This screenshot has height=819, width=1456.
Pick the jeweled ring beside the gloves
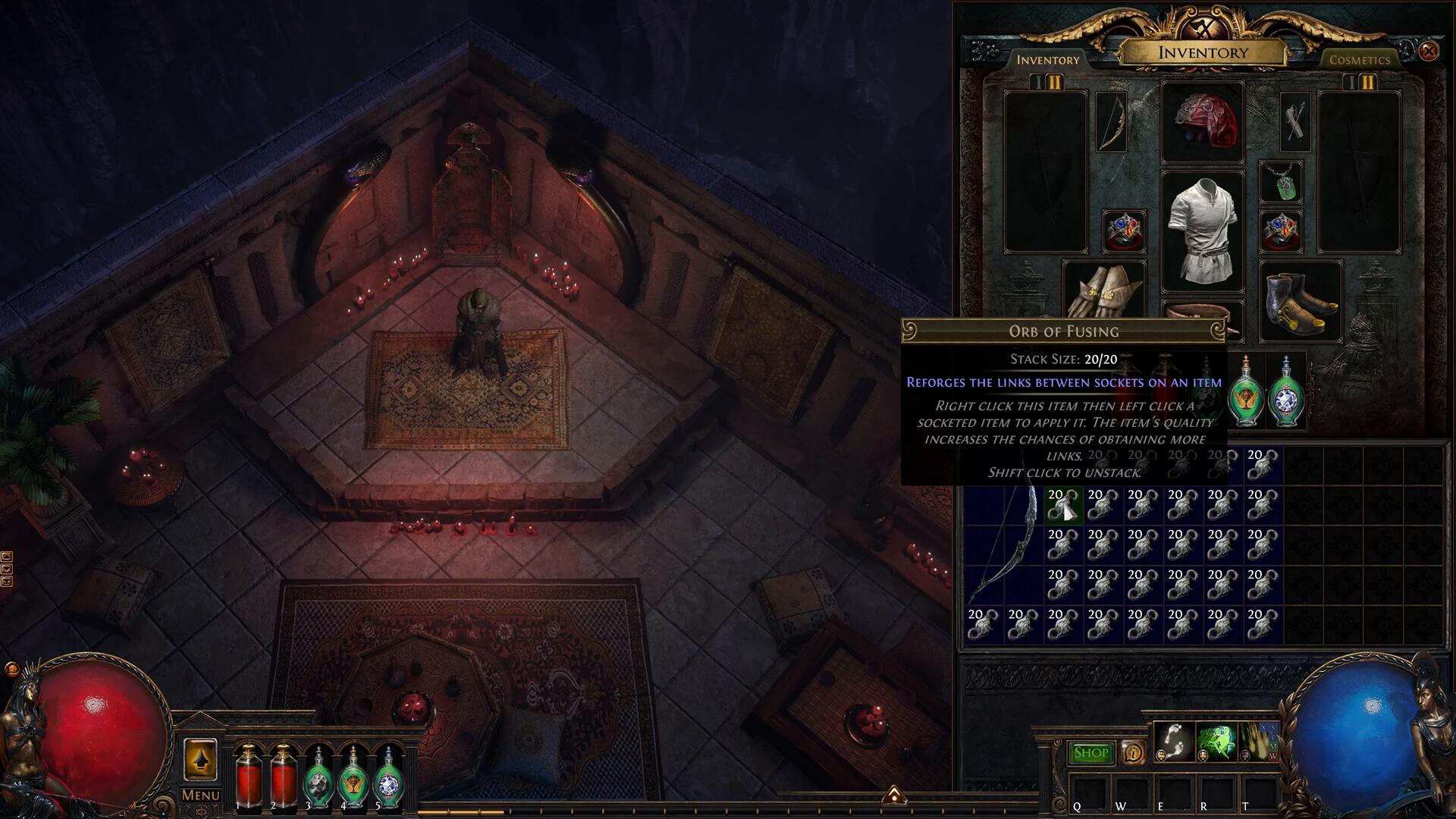click(x=1124, y=231)
